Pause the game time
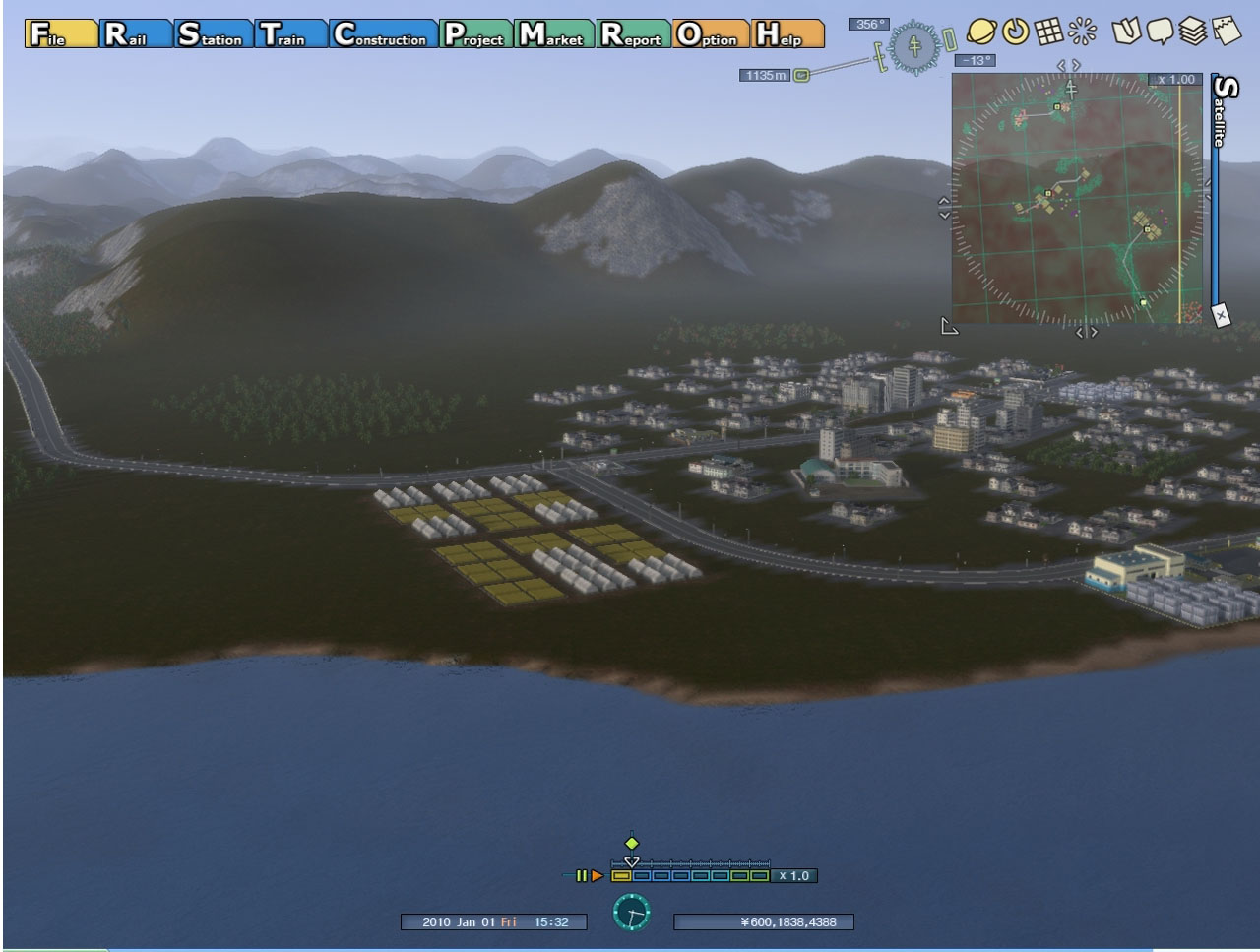1260x952 pixels. pos(581,875)
